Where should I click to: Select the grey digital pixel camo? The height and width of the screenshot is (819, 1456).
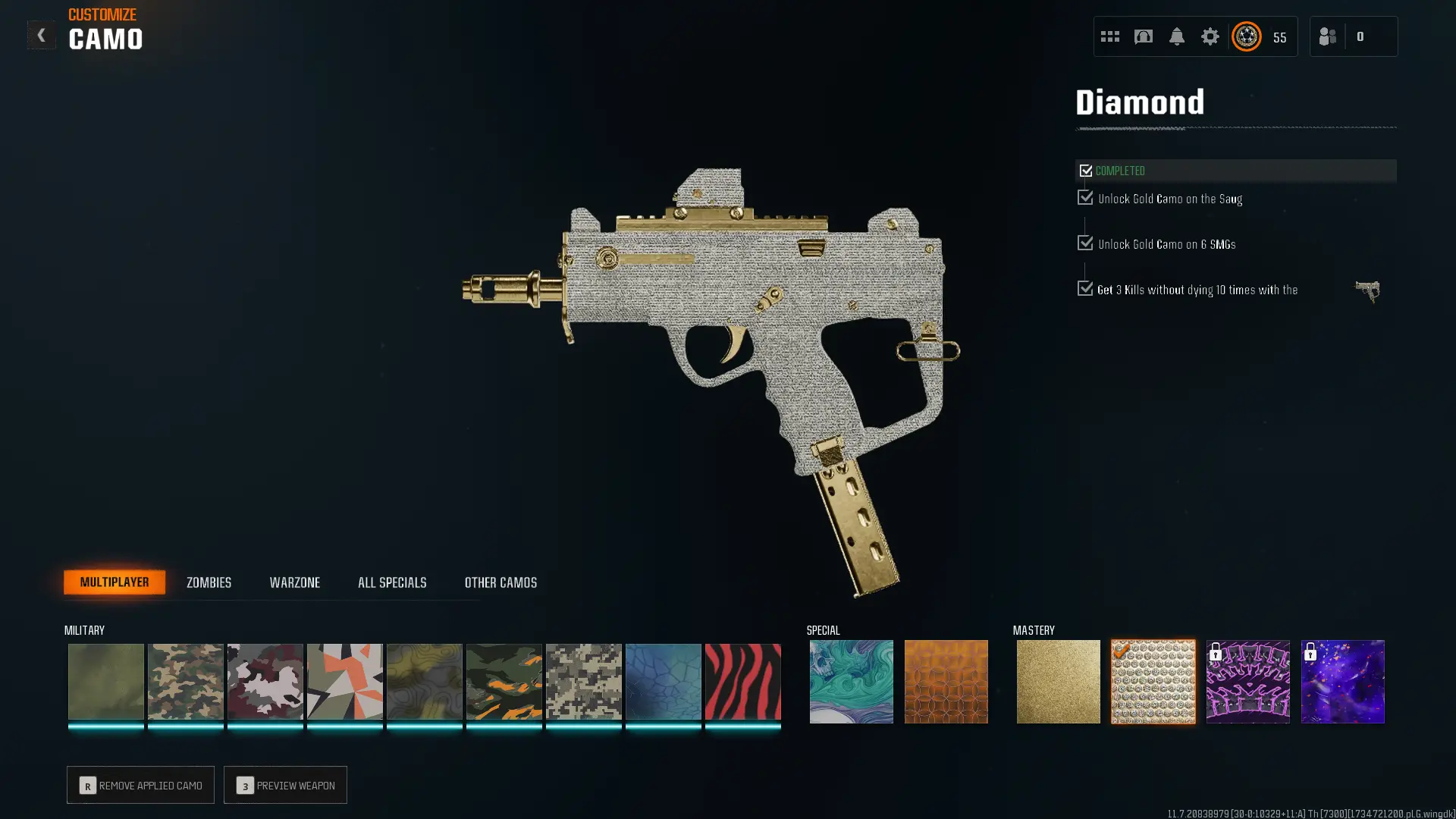[583, 682]
